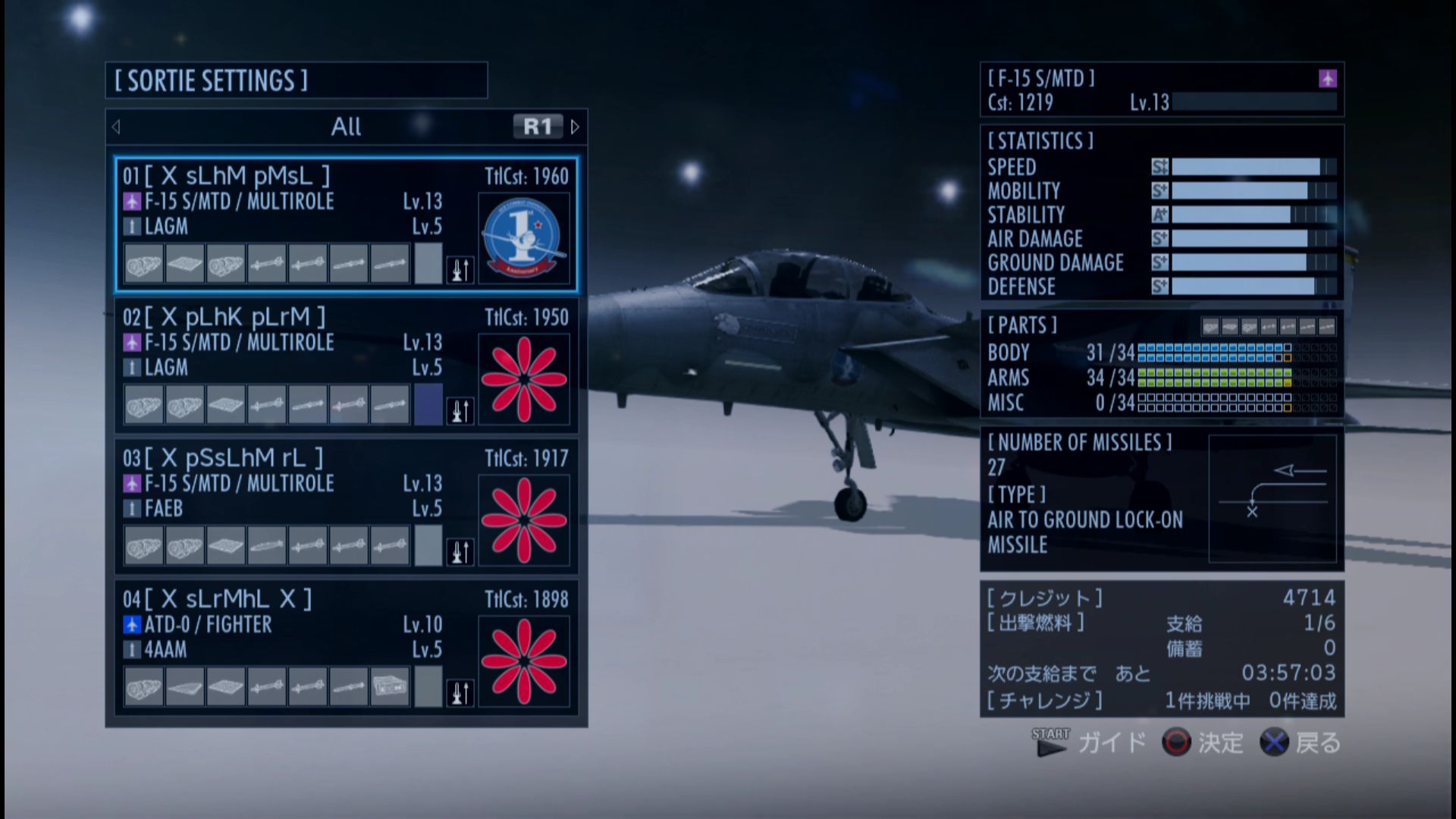Click the swap-order icon on set 01

460,269
